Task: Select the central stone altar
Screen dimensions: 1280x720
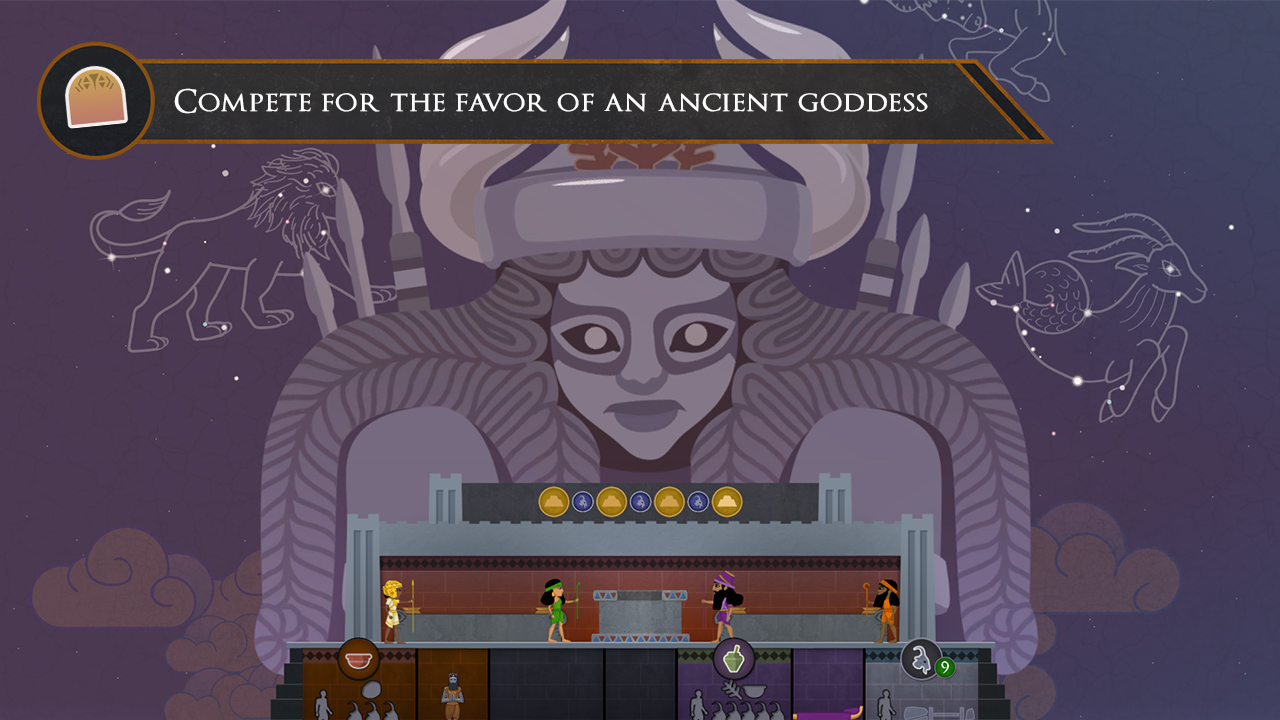Action: tap(640, 615)
